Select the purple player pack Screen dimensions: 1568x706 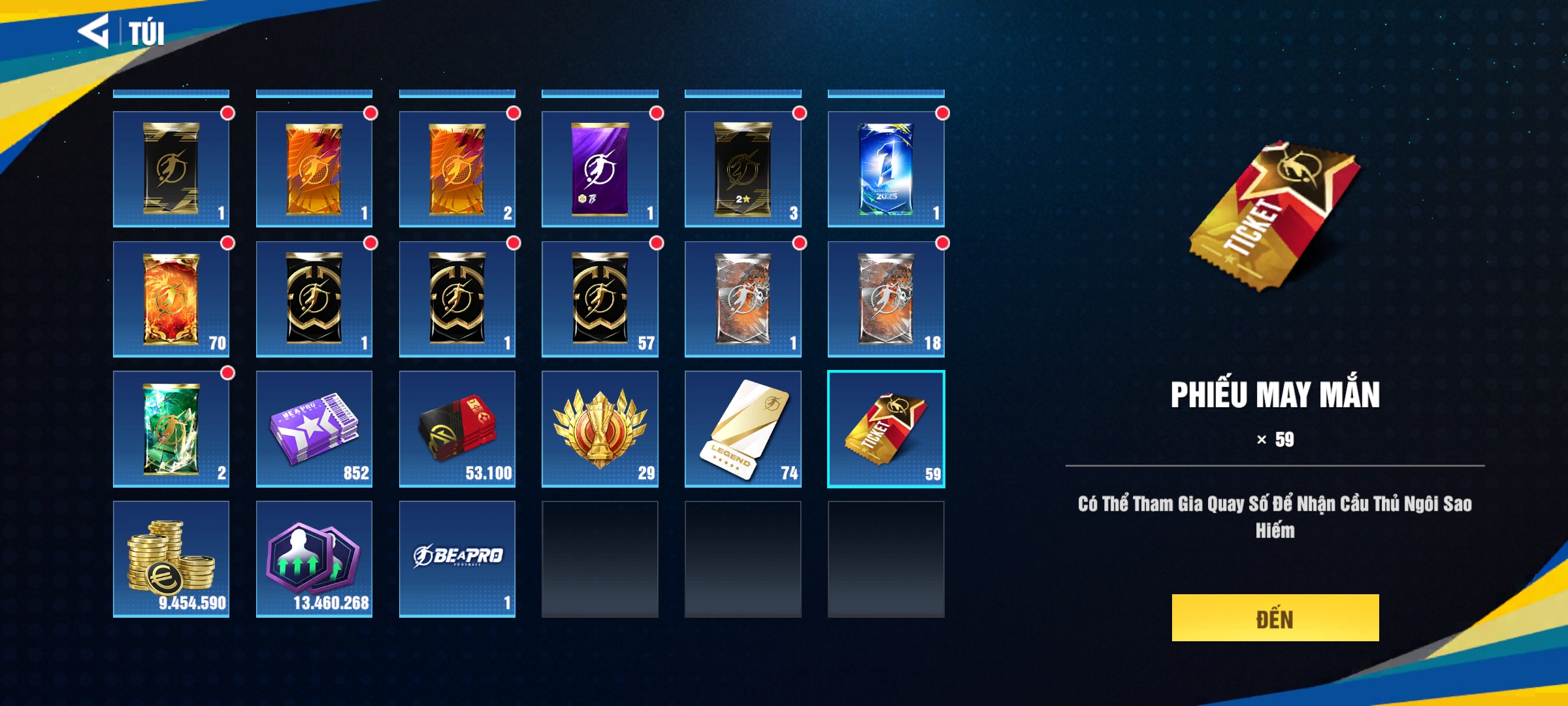600,169
